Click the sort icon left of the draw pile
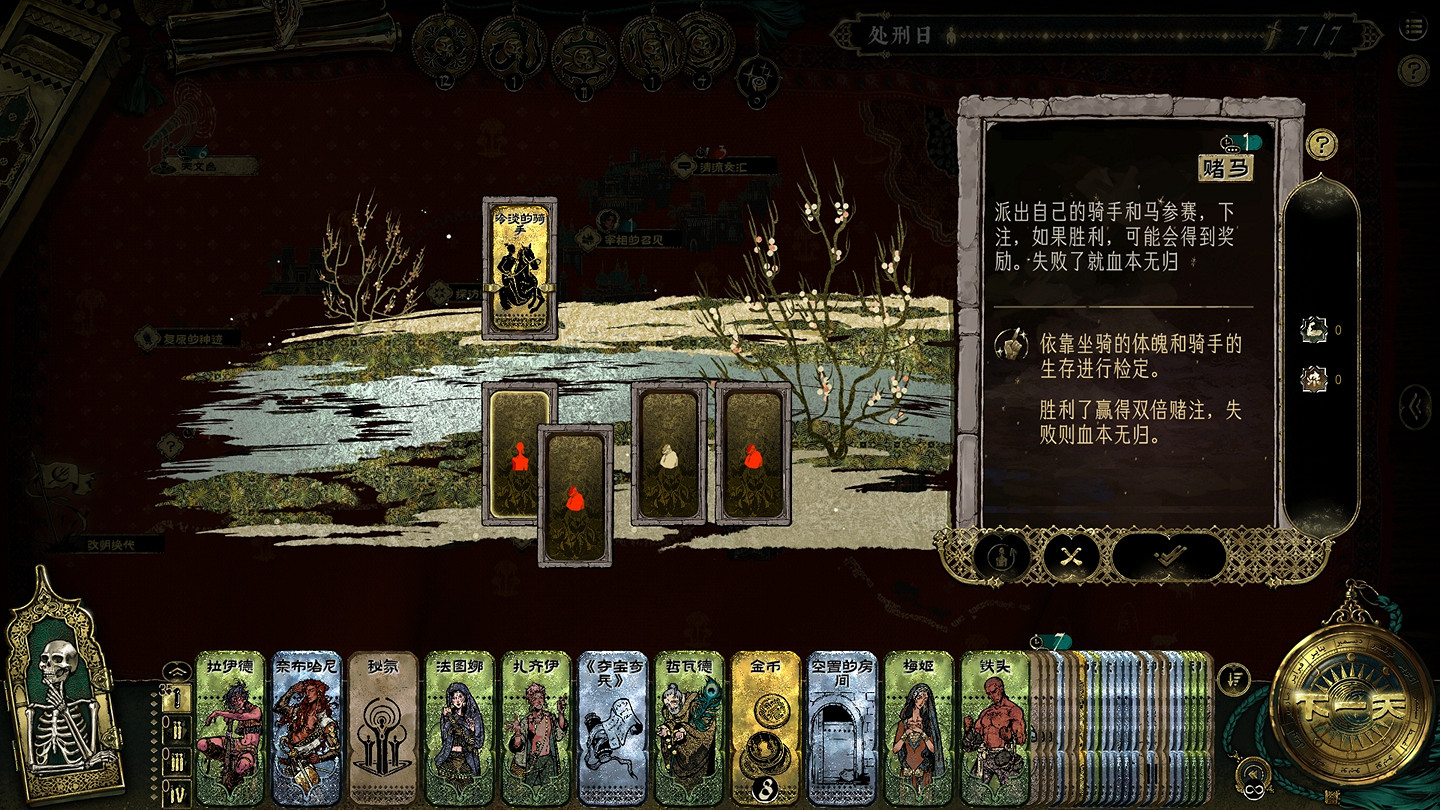1440x810 pixels. point(1232,677)
